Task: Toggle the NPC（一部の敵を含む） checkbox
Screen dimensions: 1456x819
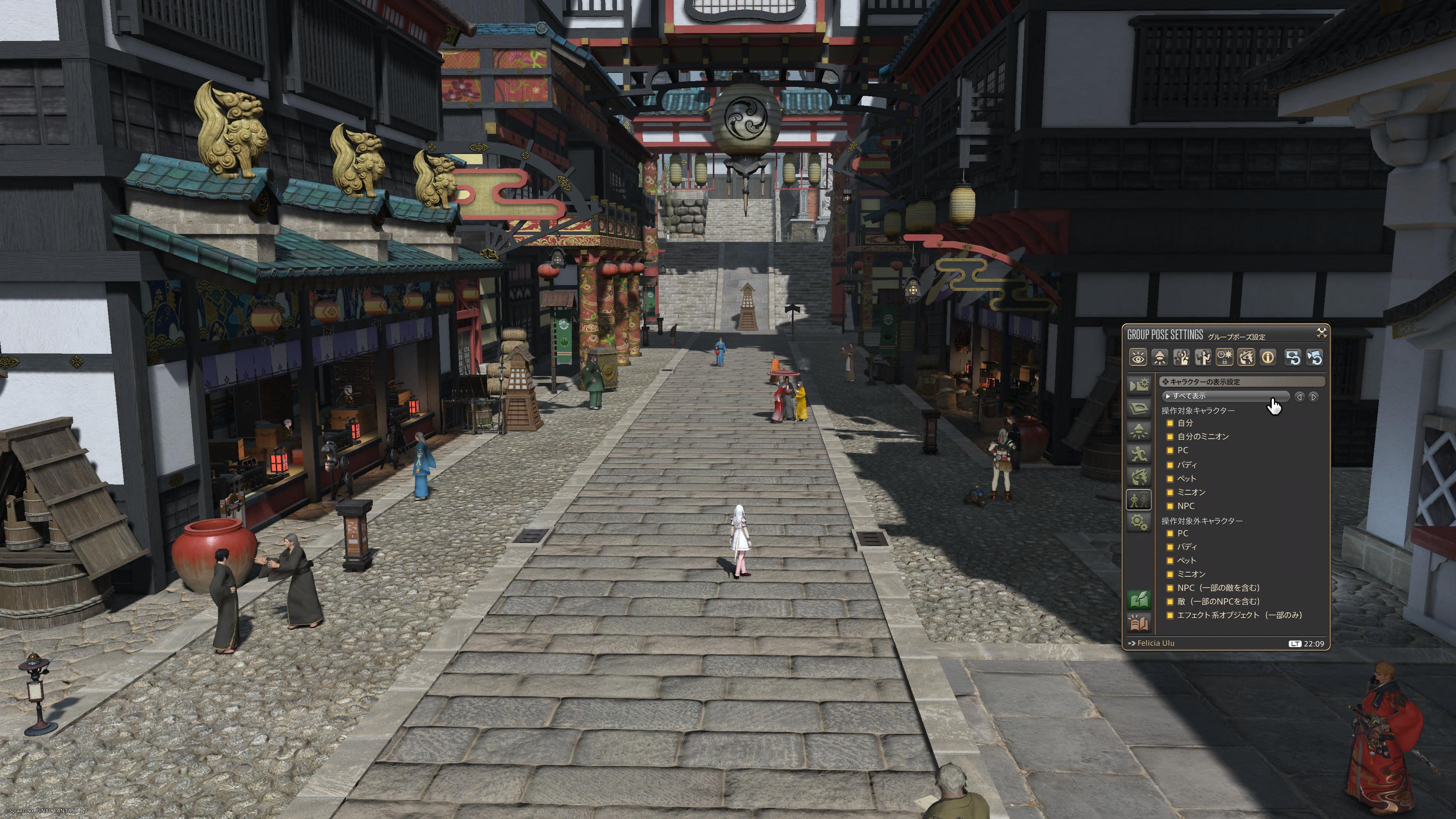Action: (1170, 588)
